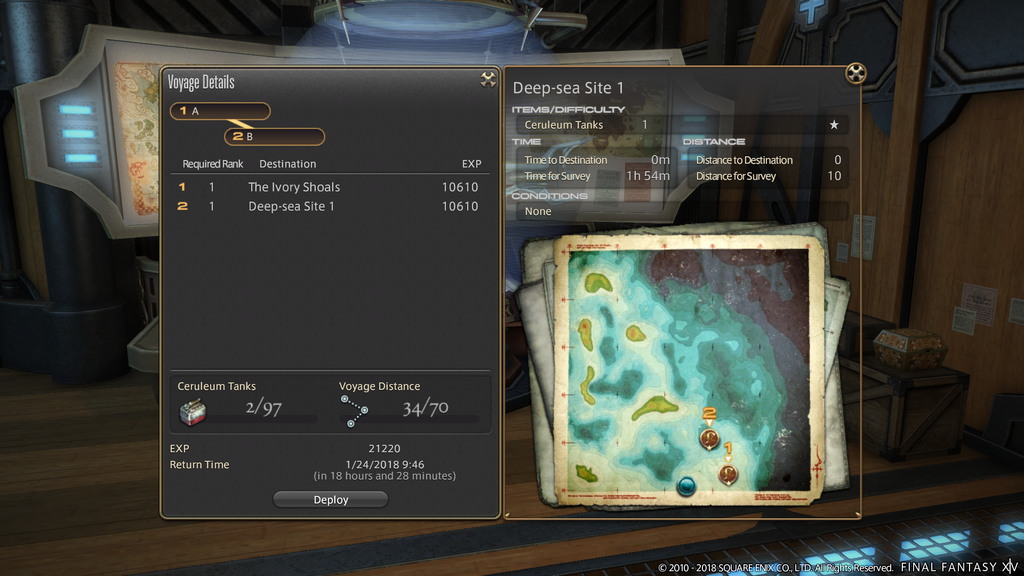This screenshot has width=1024, height=576.
Task: Select The Ivory Shoals destination row
Action: [x=328, y=187]
